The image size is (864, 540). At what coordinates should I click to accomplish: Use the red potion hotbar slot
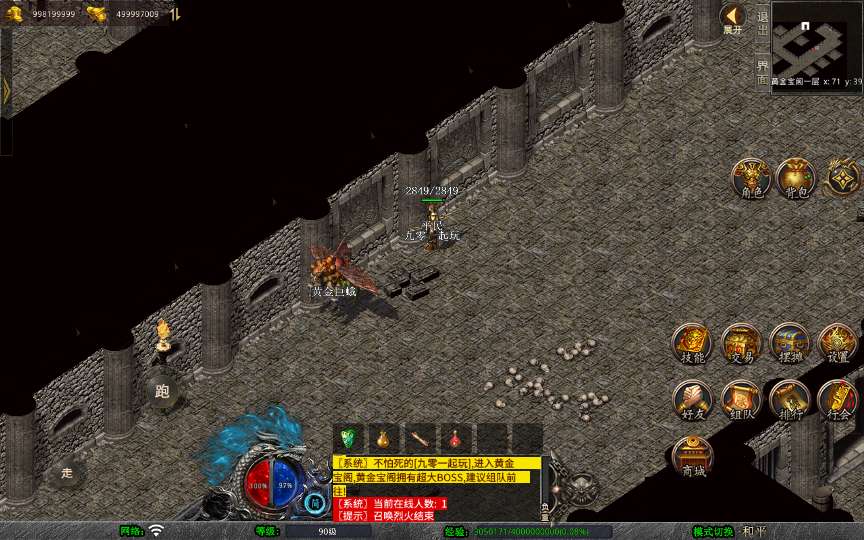pos(456,438)
